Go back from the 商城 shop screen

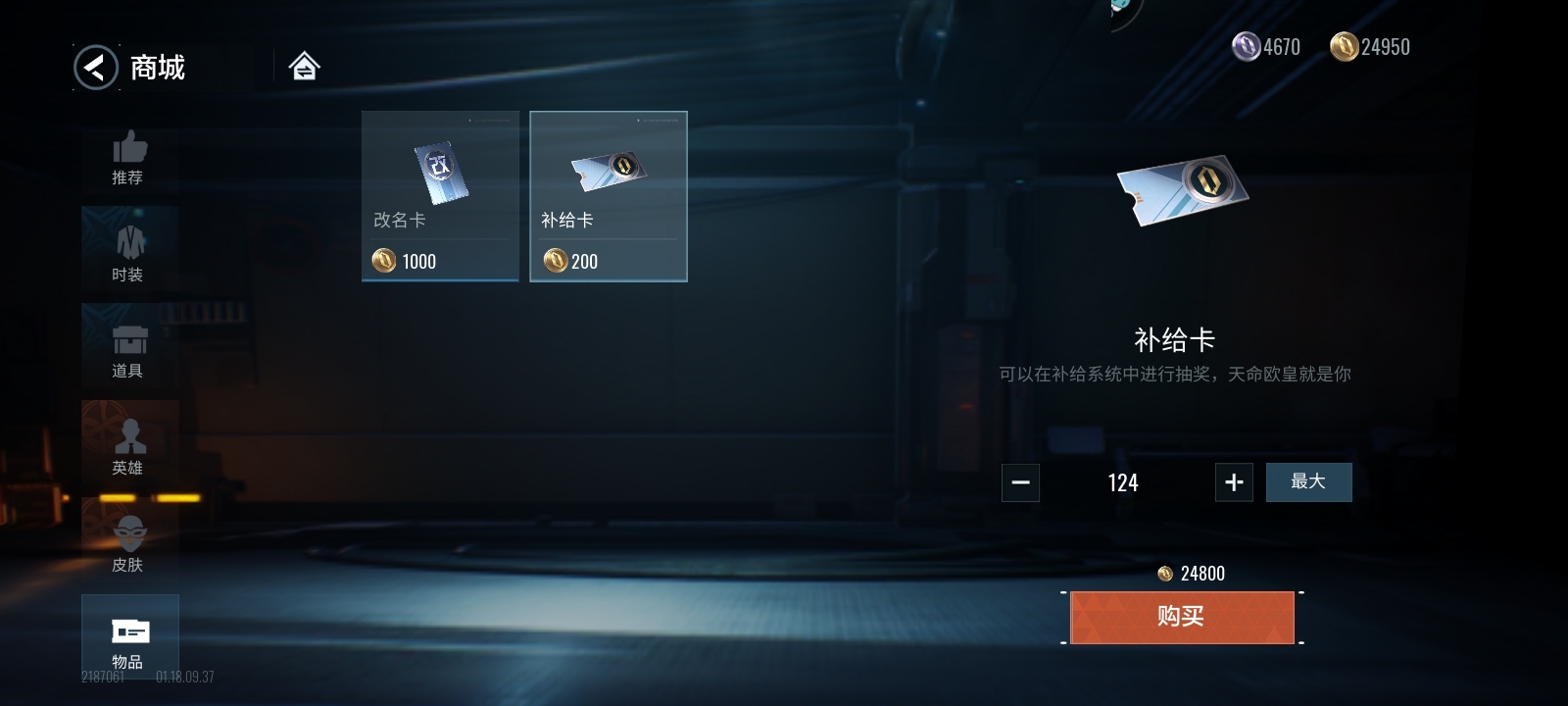click(96, 68)
